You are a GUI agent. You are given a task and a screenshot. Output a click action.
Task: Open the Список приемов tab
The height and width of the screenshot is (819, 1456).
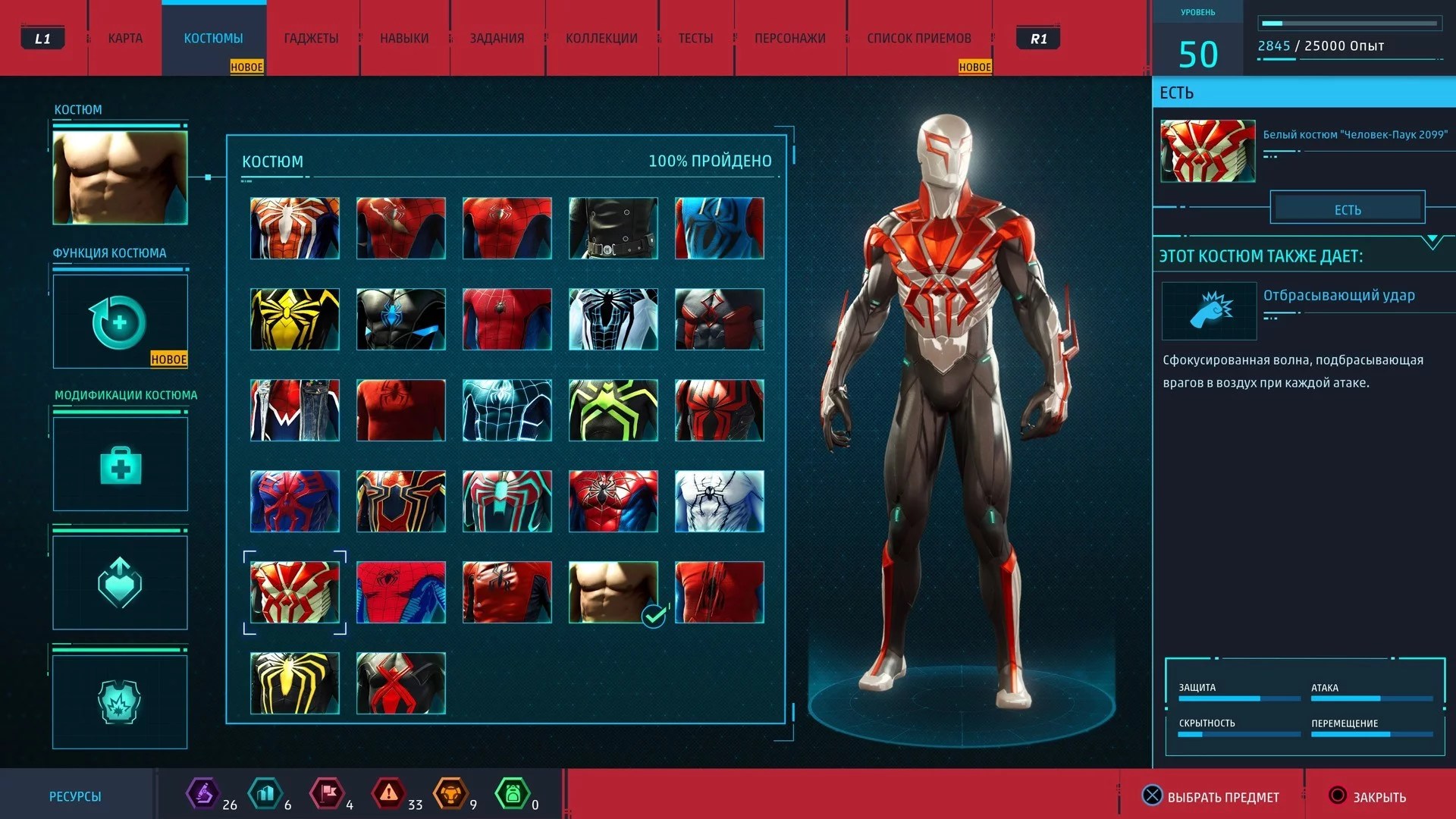(918, 39)
